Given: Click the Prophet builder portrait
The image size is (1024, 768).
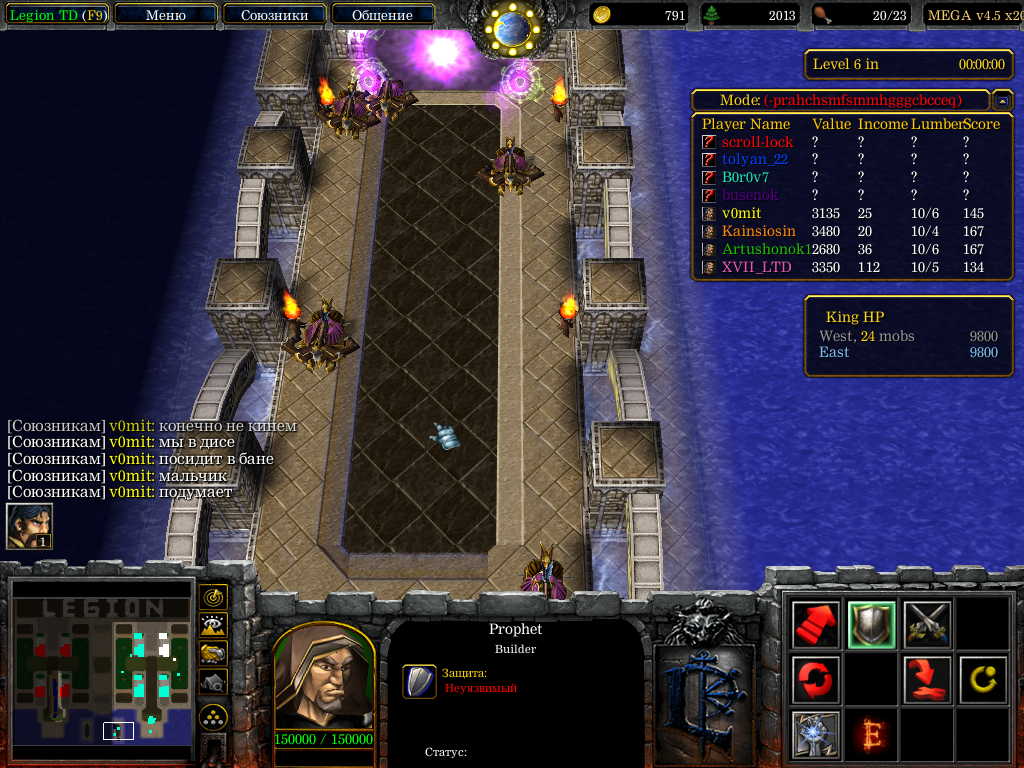Looking at the screenshot, I should pos(323,680).
